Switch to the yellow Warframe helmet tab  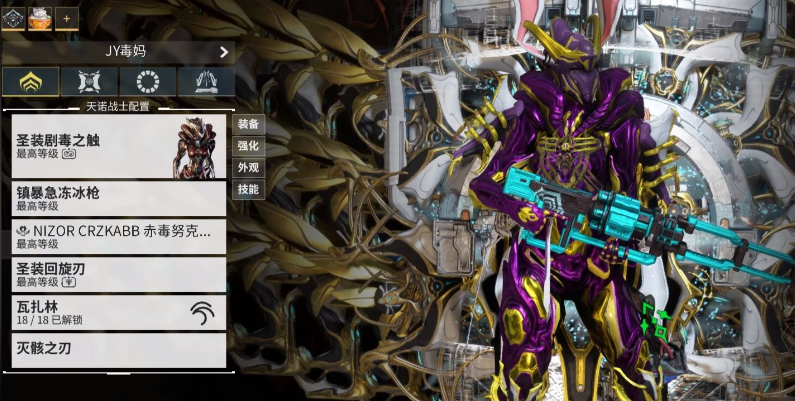coord(30,82)
